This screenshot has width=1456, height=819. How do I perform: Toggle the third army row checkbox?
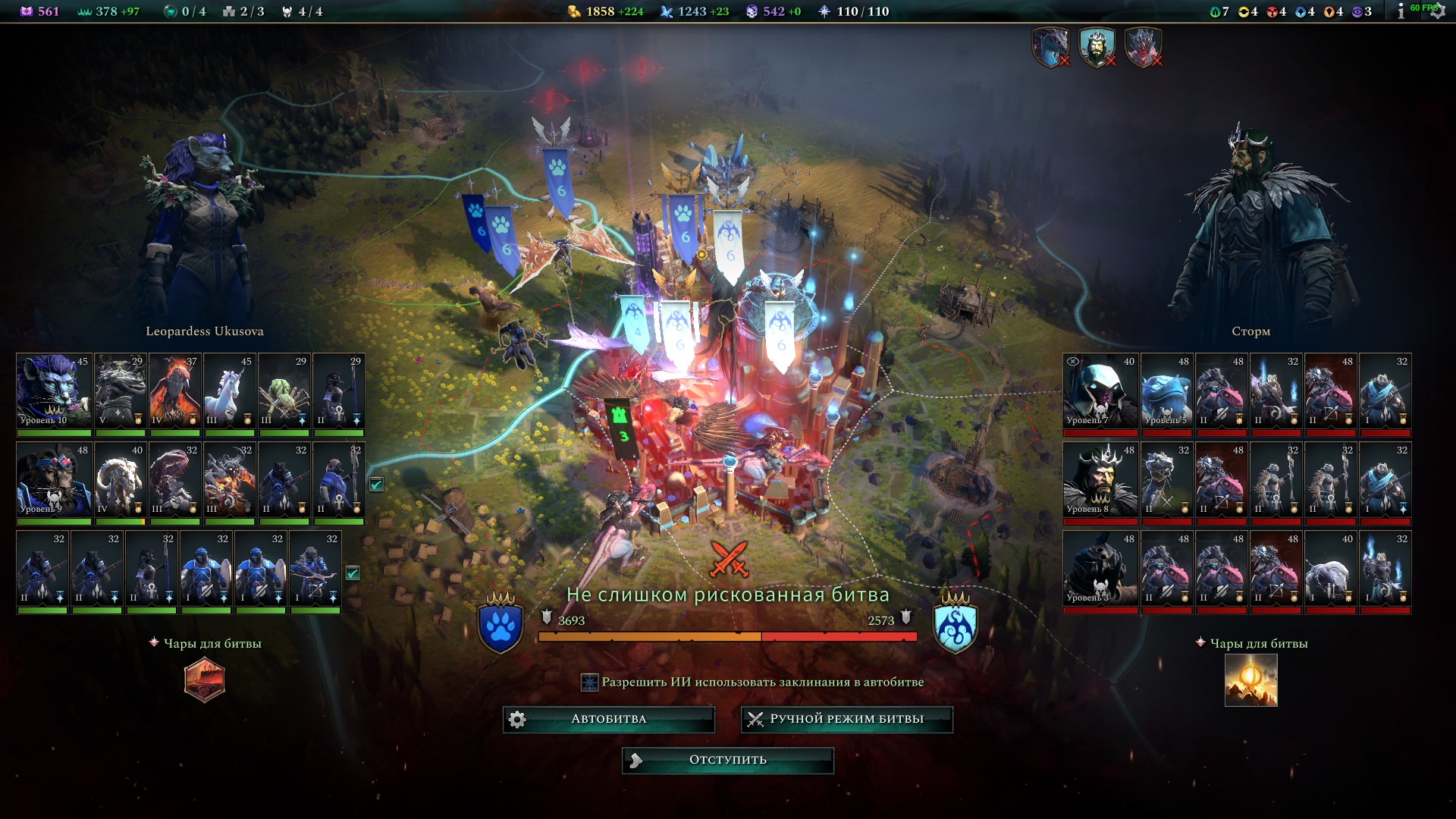pos(353,573)
